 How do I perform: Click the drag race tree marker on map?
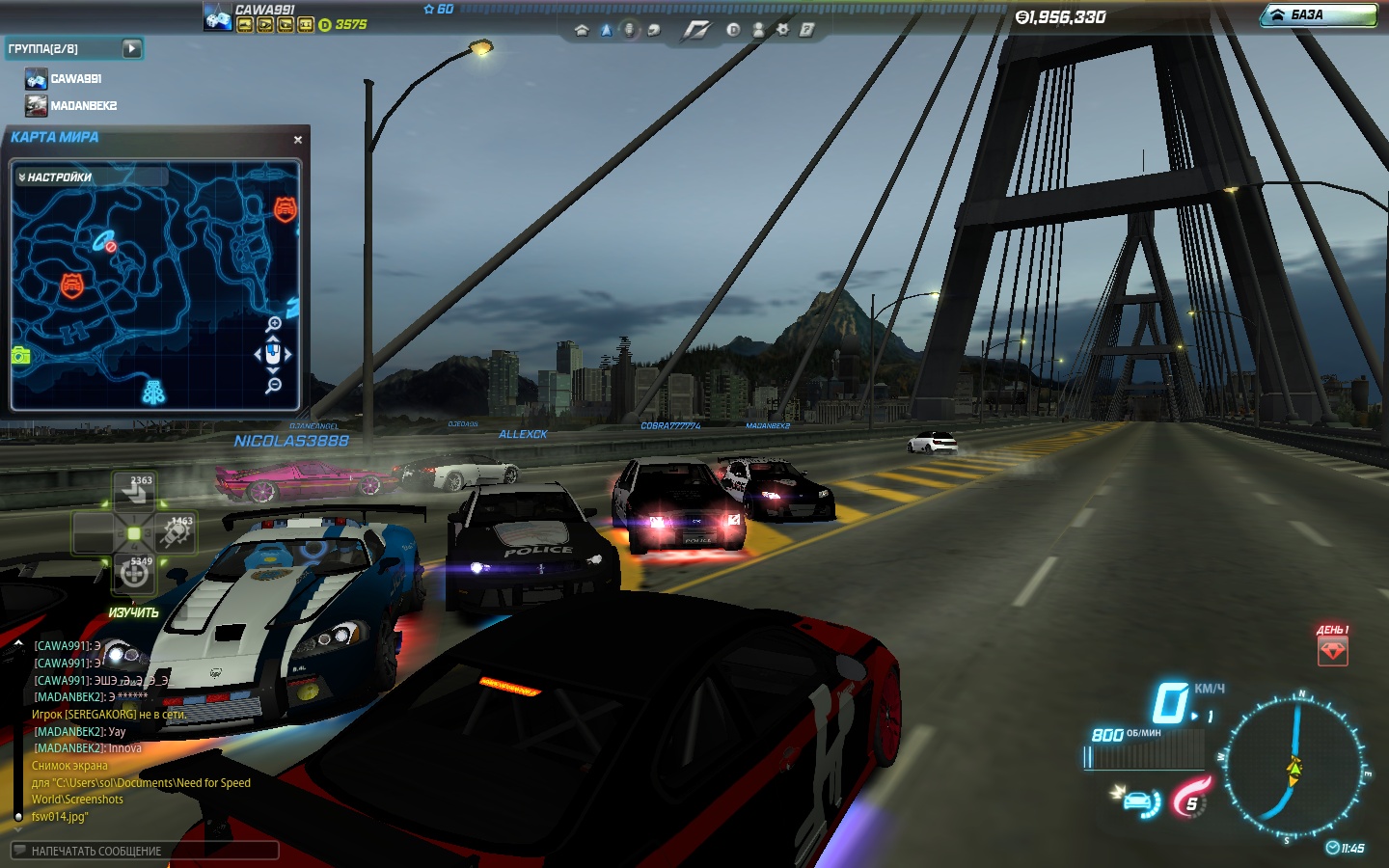click(x=153, y=392)
